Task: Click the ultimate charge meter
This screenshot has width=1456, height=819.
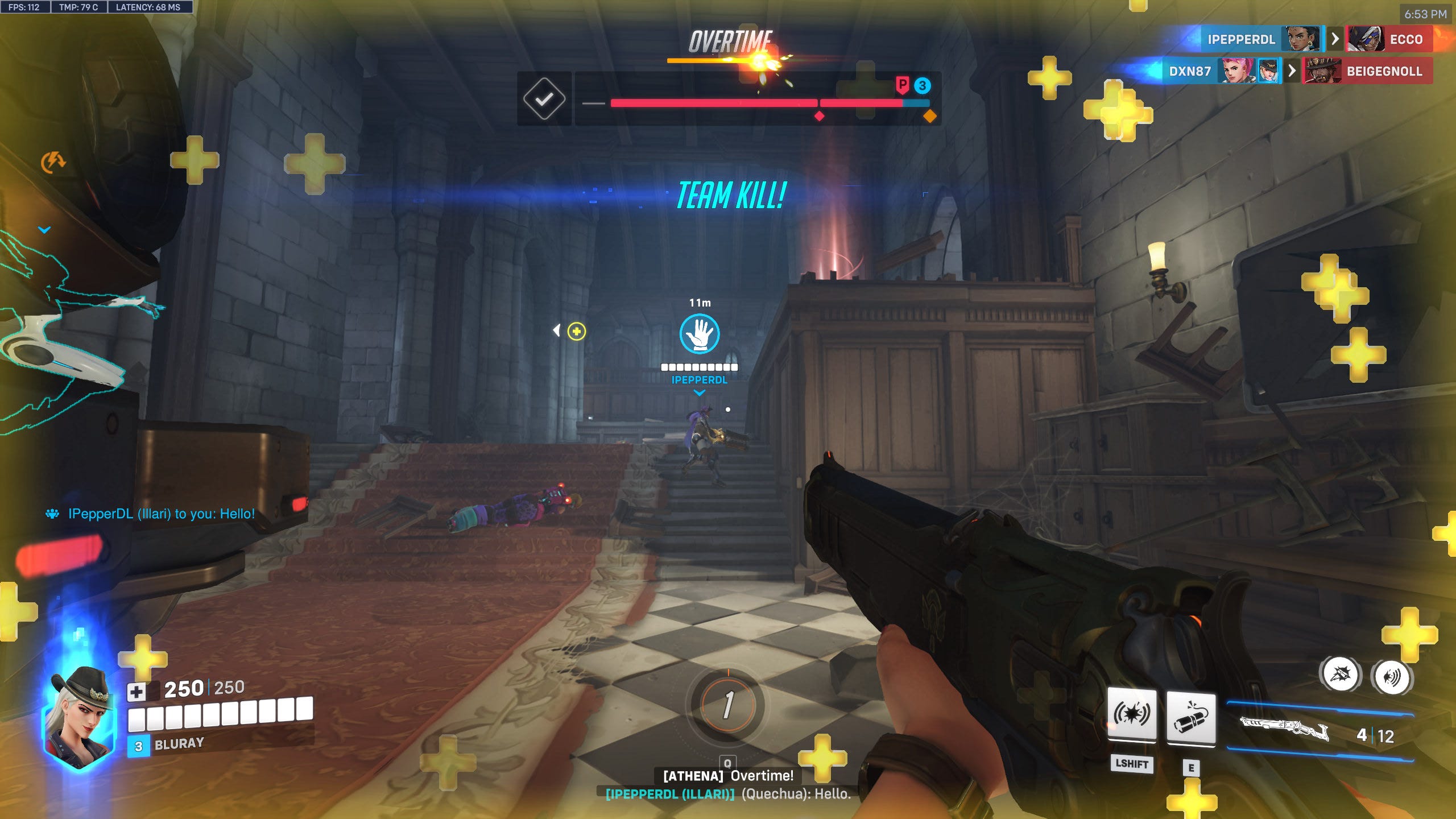Action: (728, 705)
